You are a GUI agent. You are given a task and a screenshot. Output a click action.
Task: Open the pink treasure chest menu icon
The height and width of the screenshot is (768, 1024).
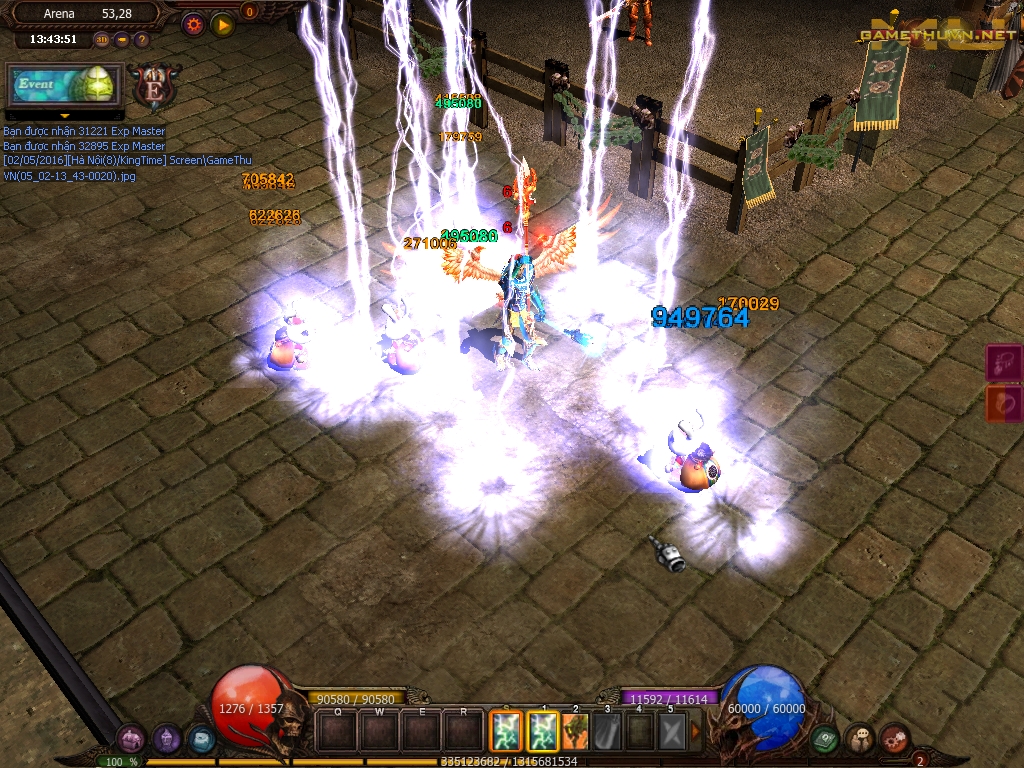click(131, 739)
